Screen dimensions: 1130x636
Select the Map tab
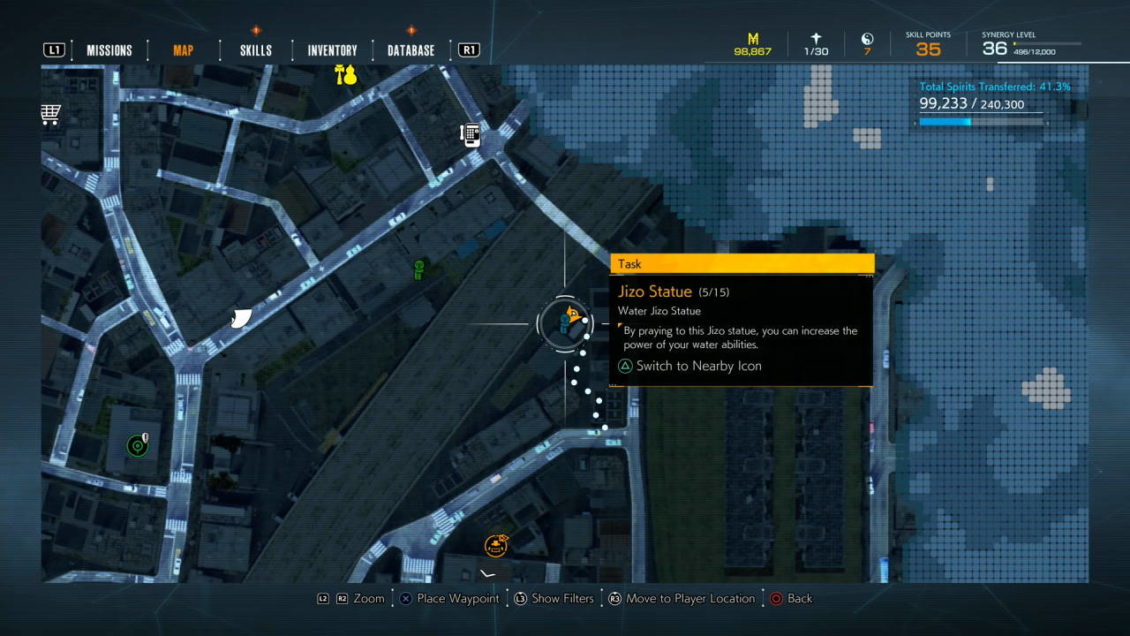click(183, 50)
